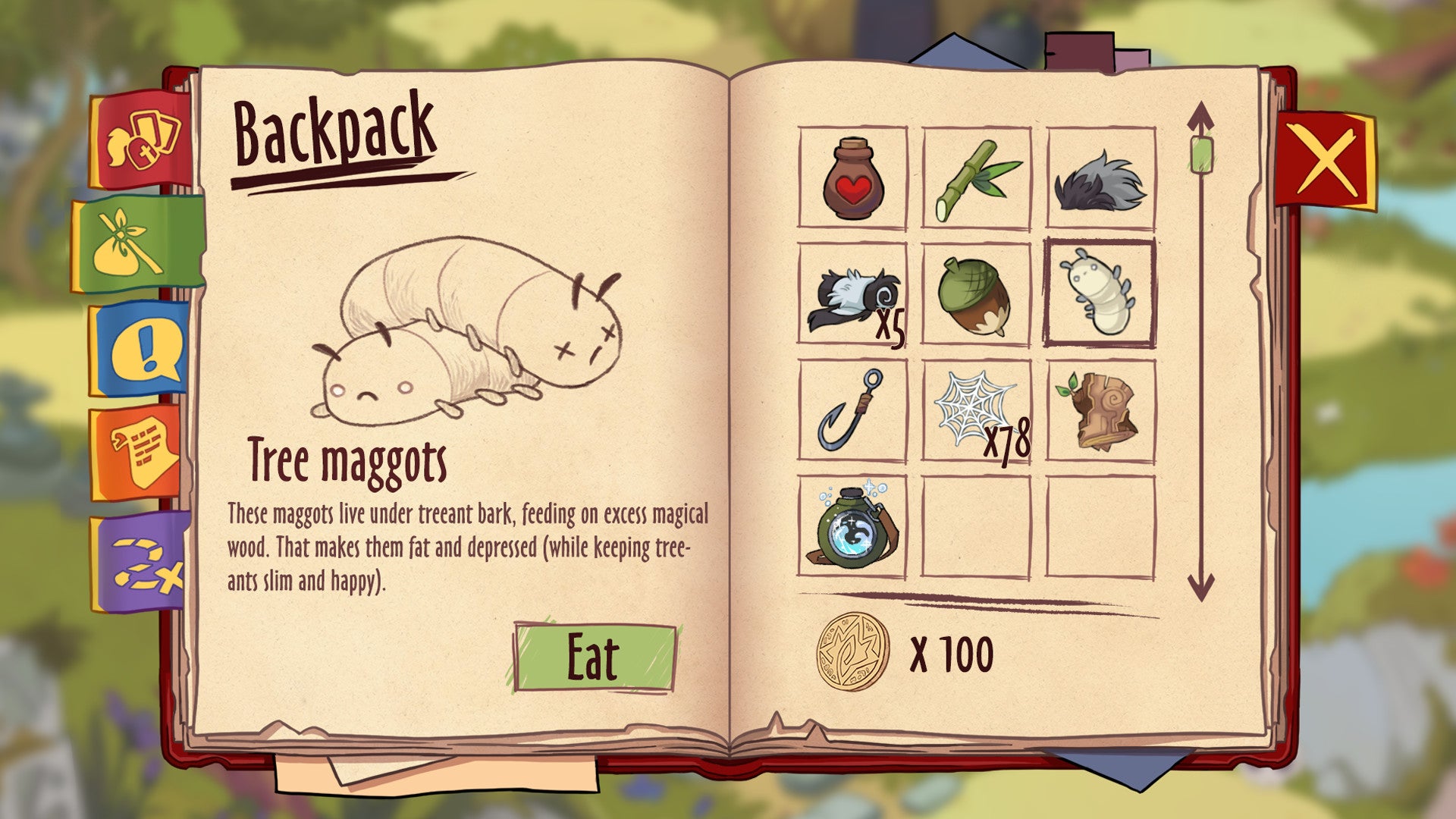Viewport: 1456px width, 819px height.
Task: Select the green acorn slot
Action: (x=977, y=294)
